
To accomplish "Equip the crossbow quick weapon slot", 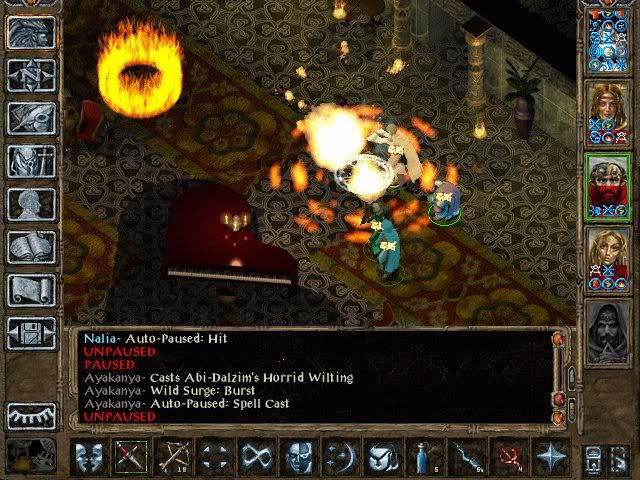I will tap(174, 457).
